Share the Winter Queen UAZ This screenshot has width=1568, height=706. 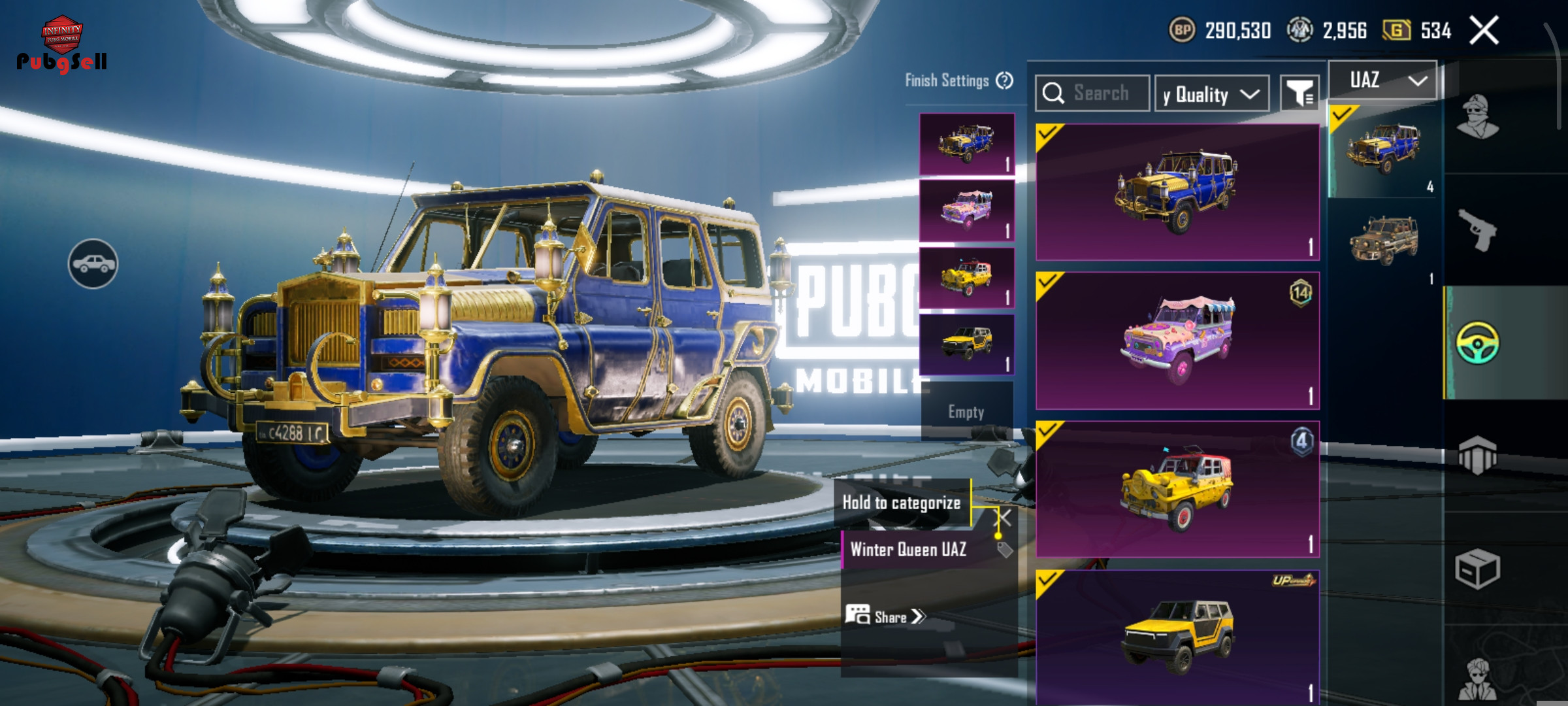pos(886,616)
